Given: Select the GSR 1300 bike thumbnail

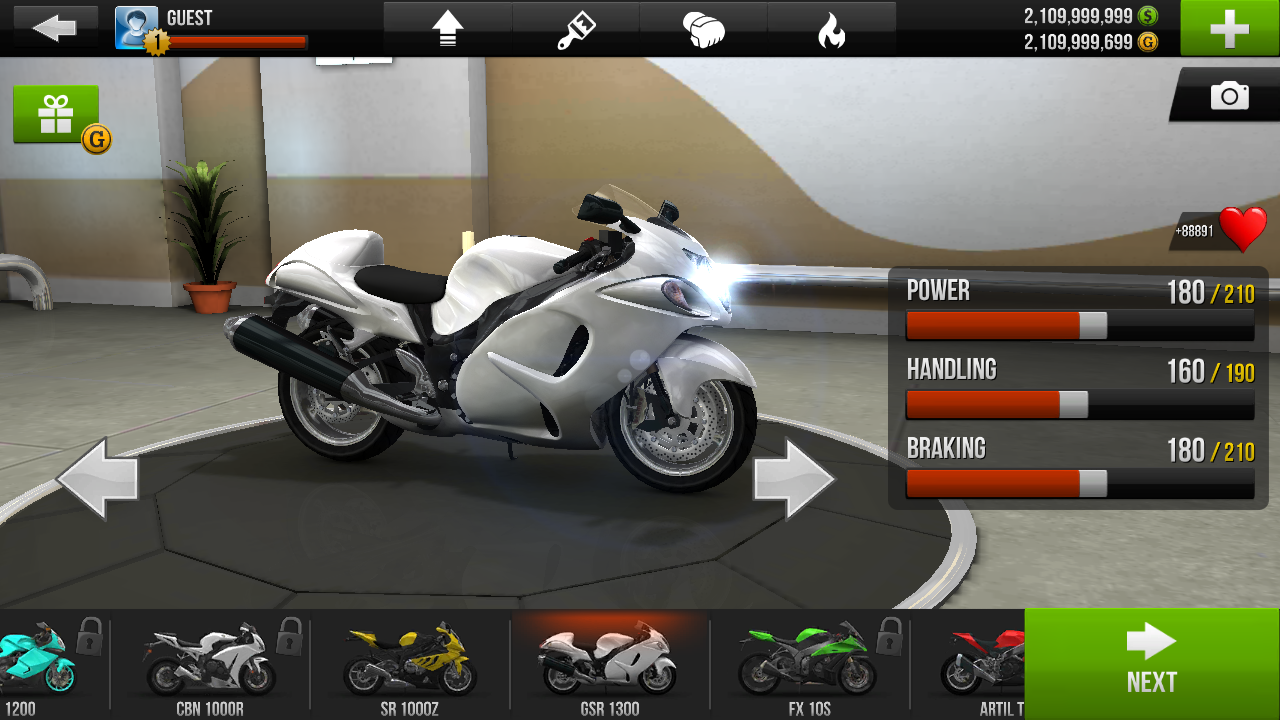Looking at the screenshot, I should tap(609, 662).
